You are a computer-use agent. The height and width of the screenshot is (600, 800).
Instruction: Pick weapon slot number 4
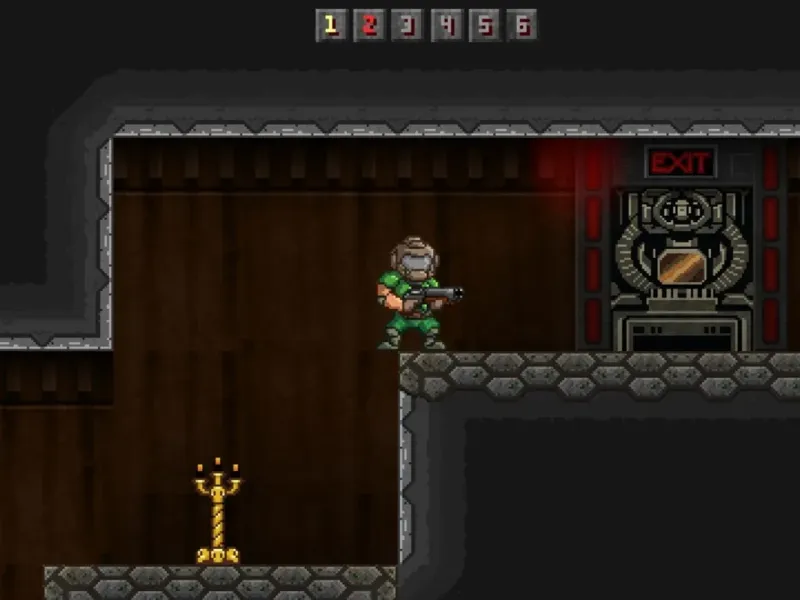pyautogui.click(x=445, y=25)
